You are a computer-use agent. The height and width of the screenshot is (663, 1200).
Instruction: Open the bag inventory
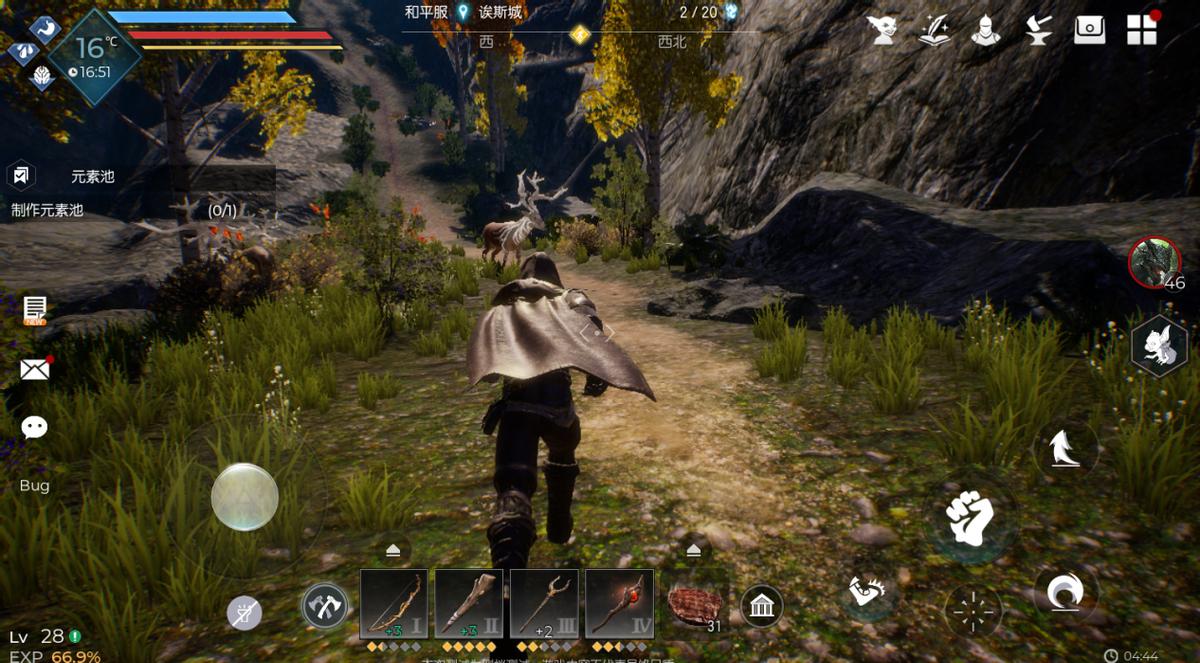tap(1090, 30)
